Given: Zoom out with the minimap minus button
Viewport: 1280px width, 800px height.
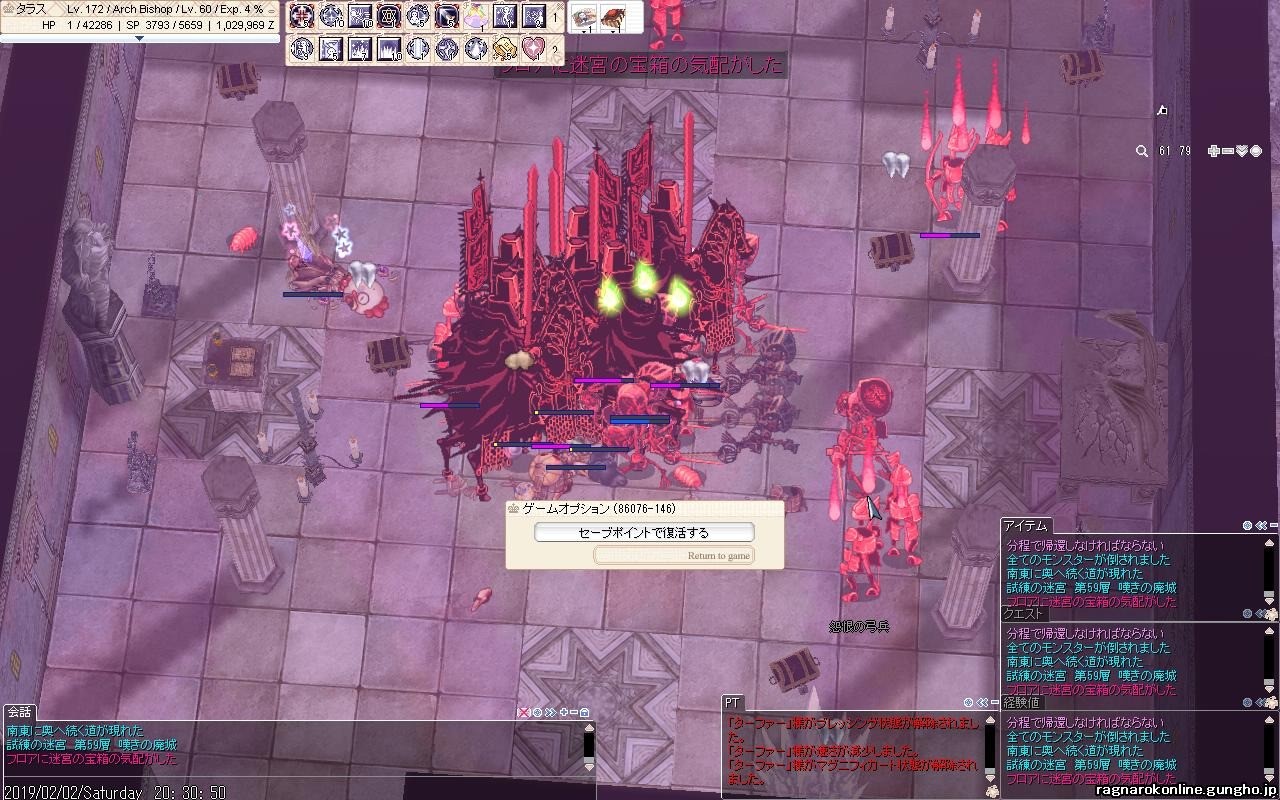Looking at the screenshot, I should click(1227, 151).
